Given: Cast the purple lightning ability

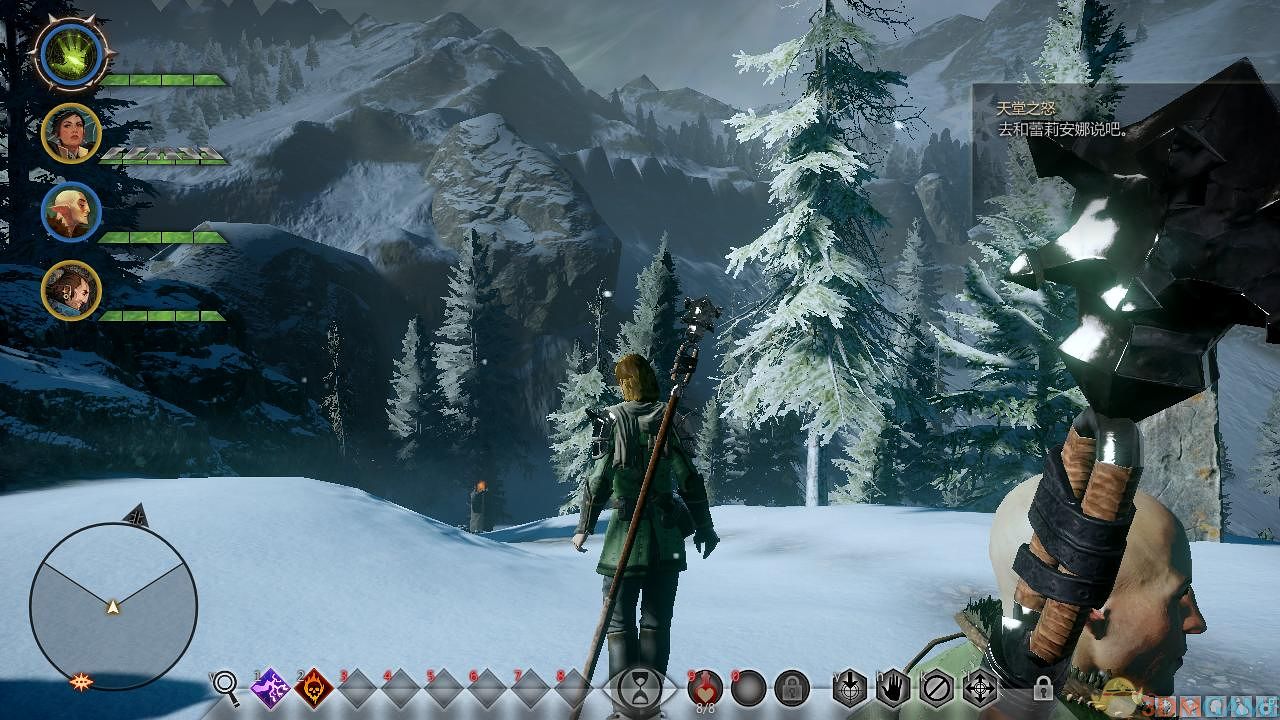Looking at the screenshot, I should coord(270,688).
